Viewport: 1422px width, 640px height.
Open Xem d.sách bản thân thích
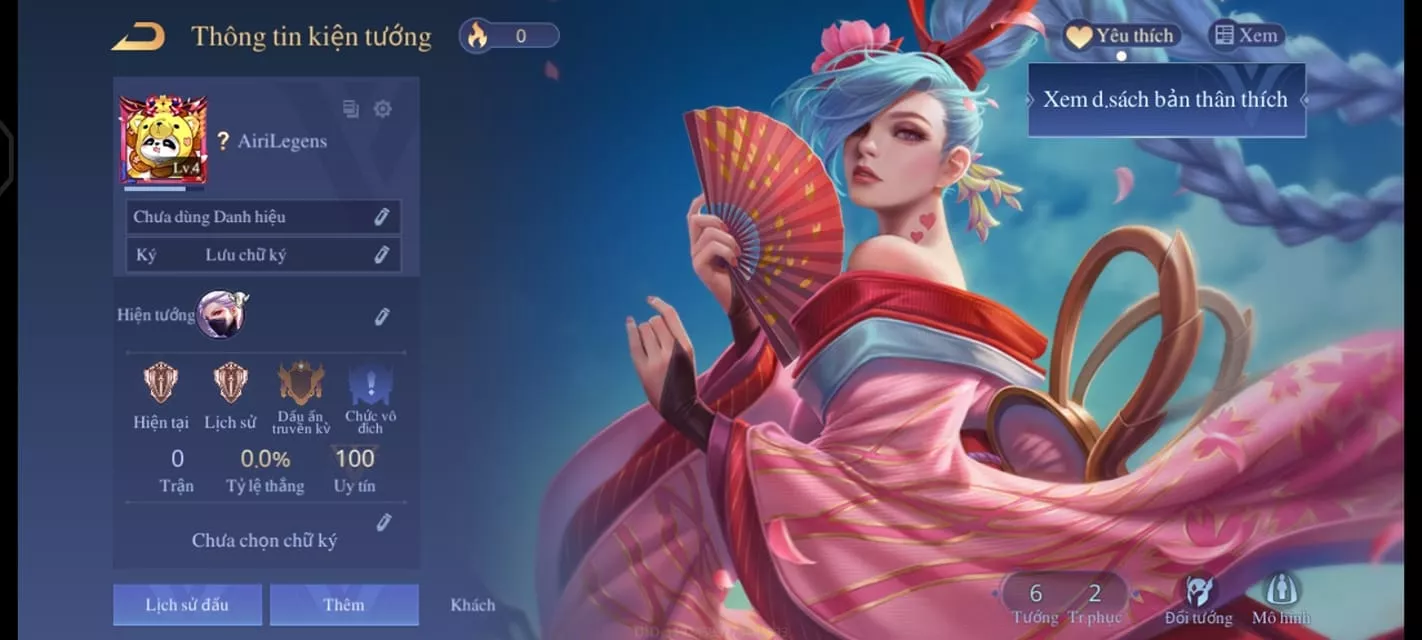pyautogui.click(x=1166, y=100)
